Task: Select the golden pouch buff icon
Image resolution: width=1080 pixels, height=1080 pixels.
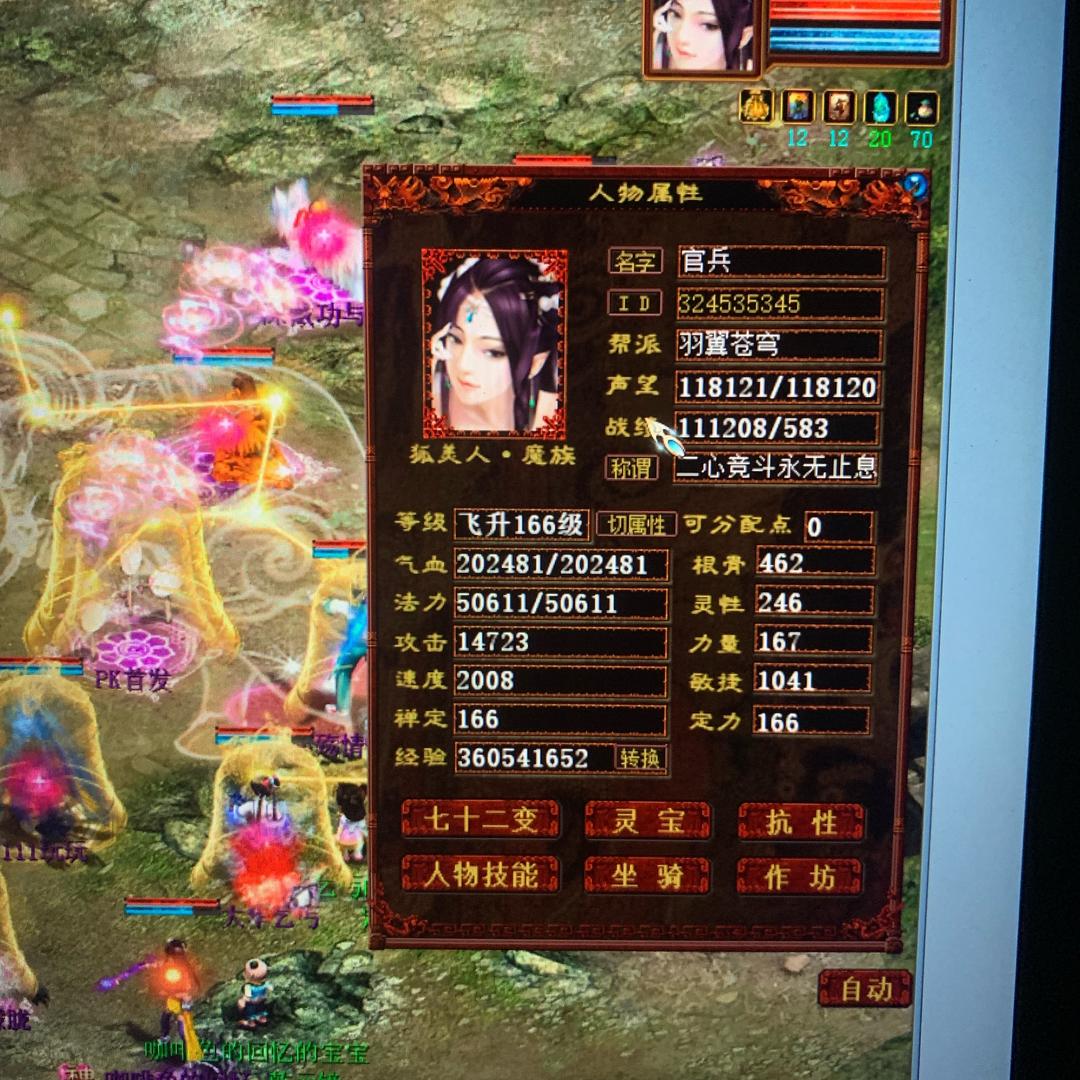Action: (757, 107)
